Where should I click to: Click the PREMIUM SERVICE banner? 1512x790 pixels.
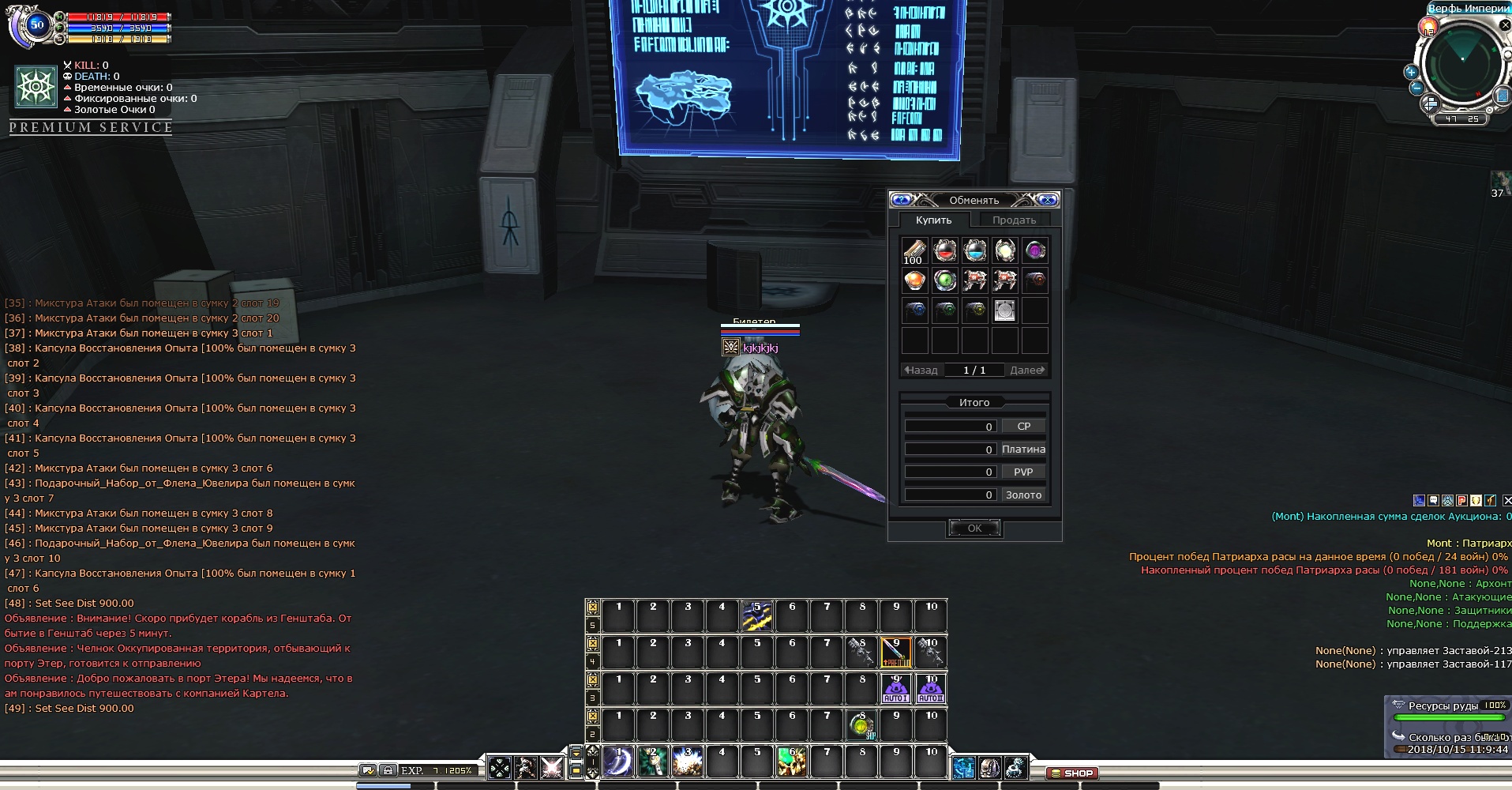click(x=91, y=128)
